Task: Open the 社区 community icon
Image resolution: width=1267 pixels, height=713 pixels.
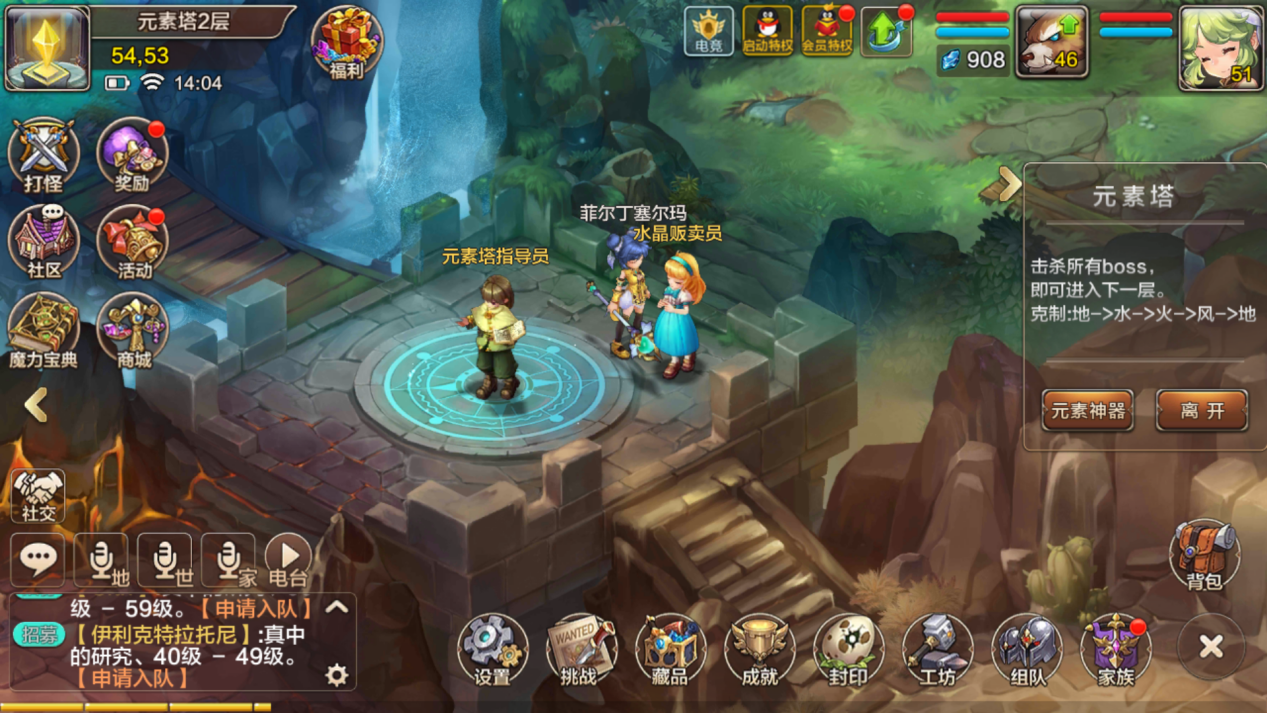Action: pyautogui.click(x=44, y=242)
